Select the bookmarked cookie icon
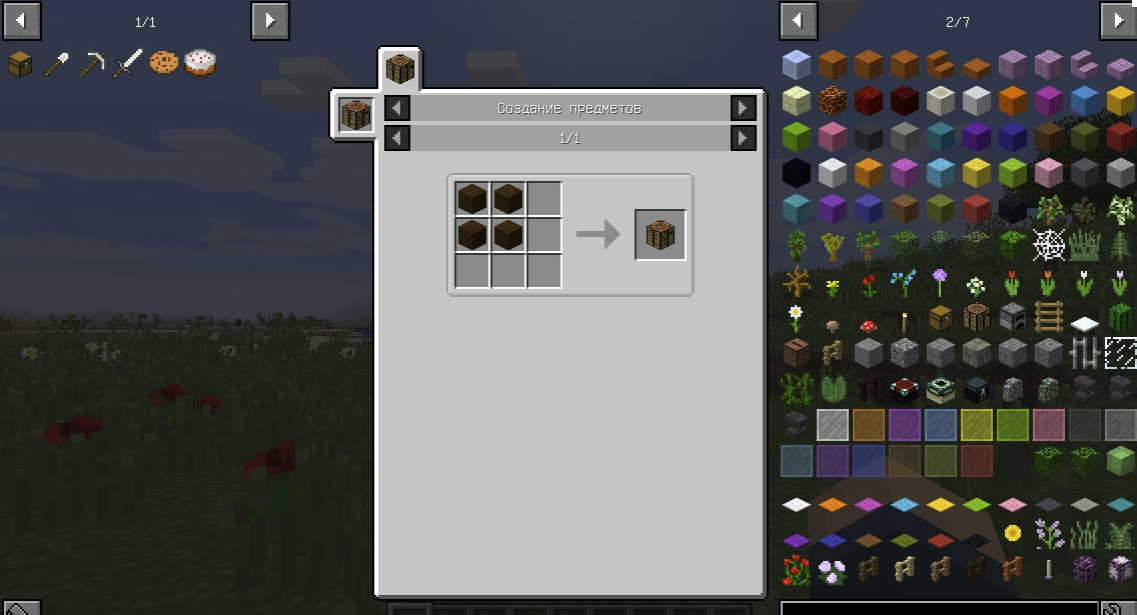Viewport: 1137px width, 615px height. (x=164, y=63)
